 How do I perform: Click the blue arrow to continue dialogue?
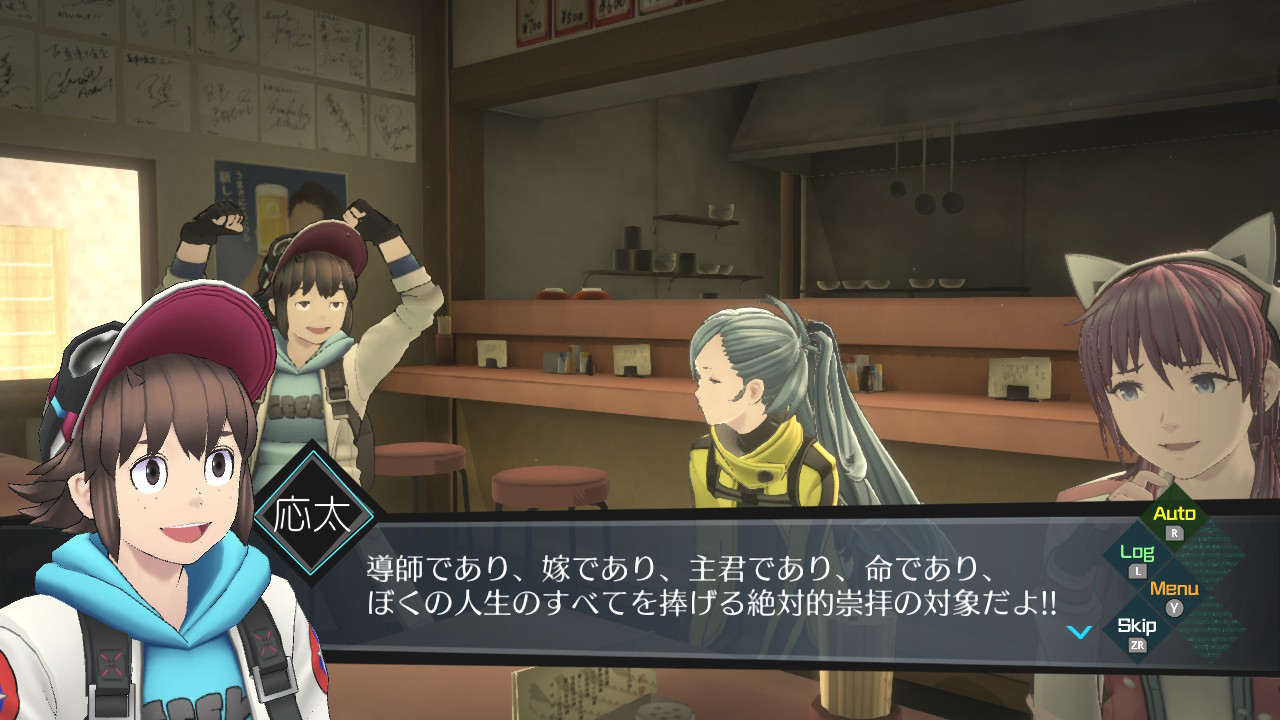point(1078,632)
